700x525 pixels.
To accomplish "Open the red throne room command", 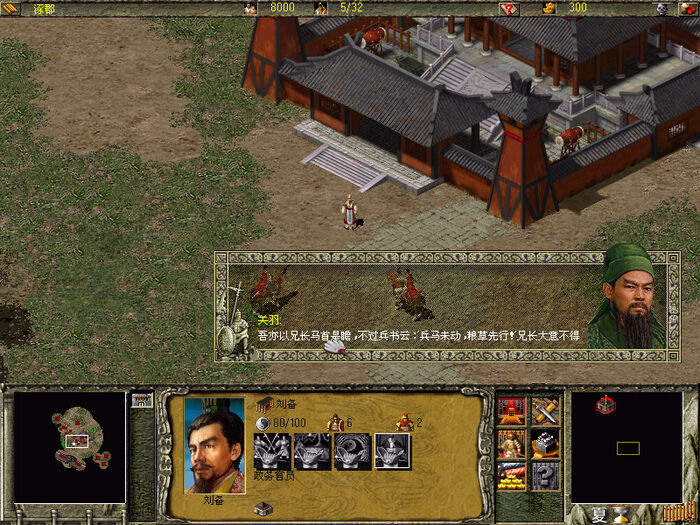I will (x=511, y=411).
